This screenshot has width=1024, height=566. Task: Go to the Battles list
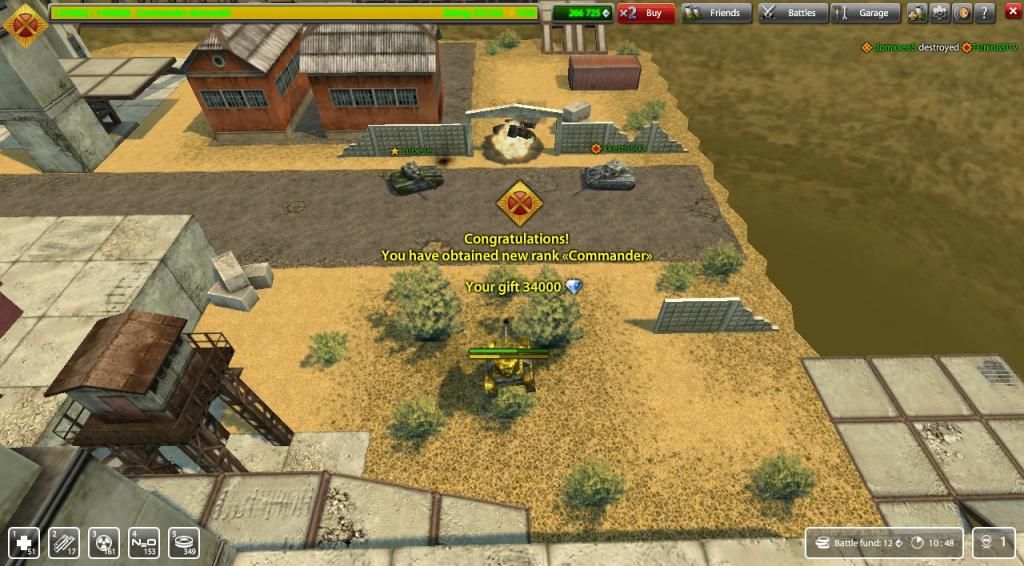[x=791, y=13]
